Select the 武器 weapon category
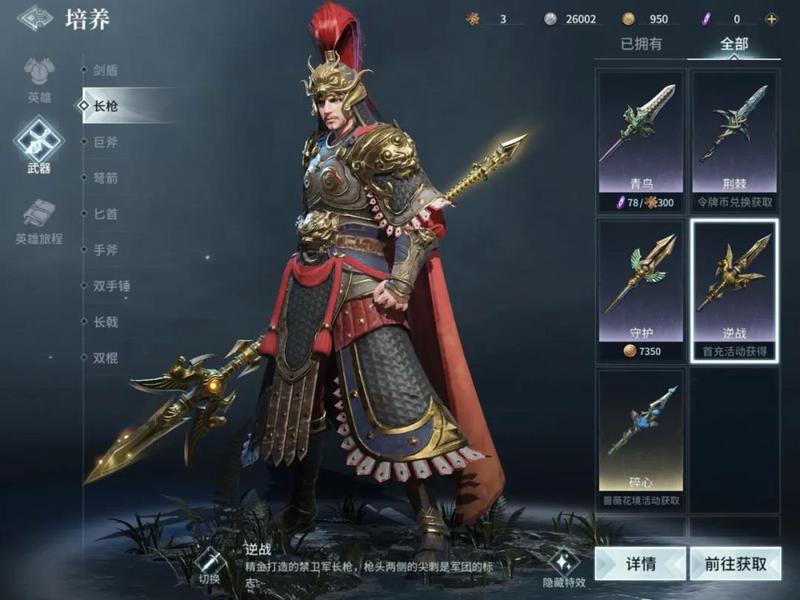Screen dimensions: 800x600 39,145
